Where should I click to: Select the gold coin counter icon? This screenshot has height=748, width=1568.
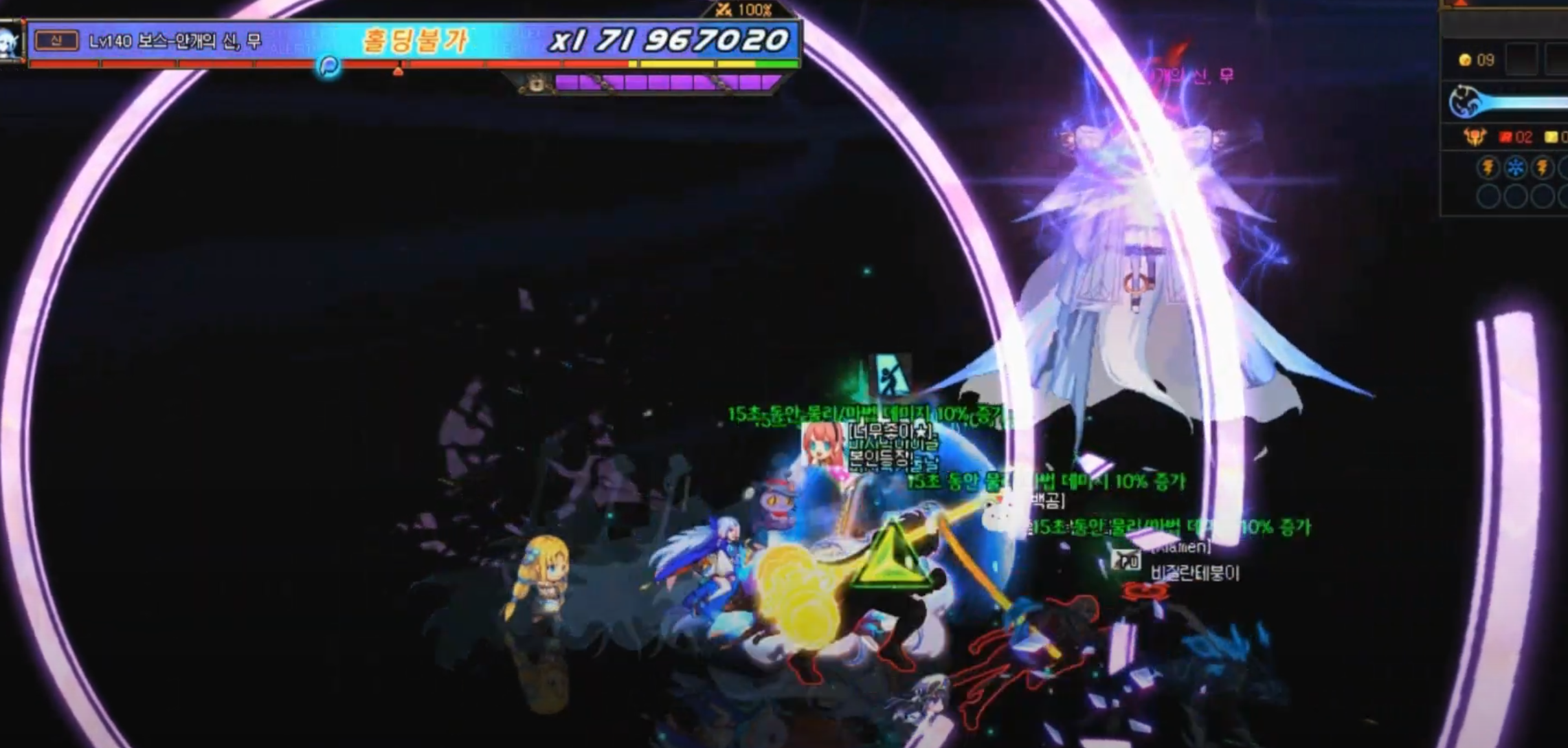pos(1465,61)
